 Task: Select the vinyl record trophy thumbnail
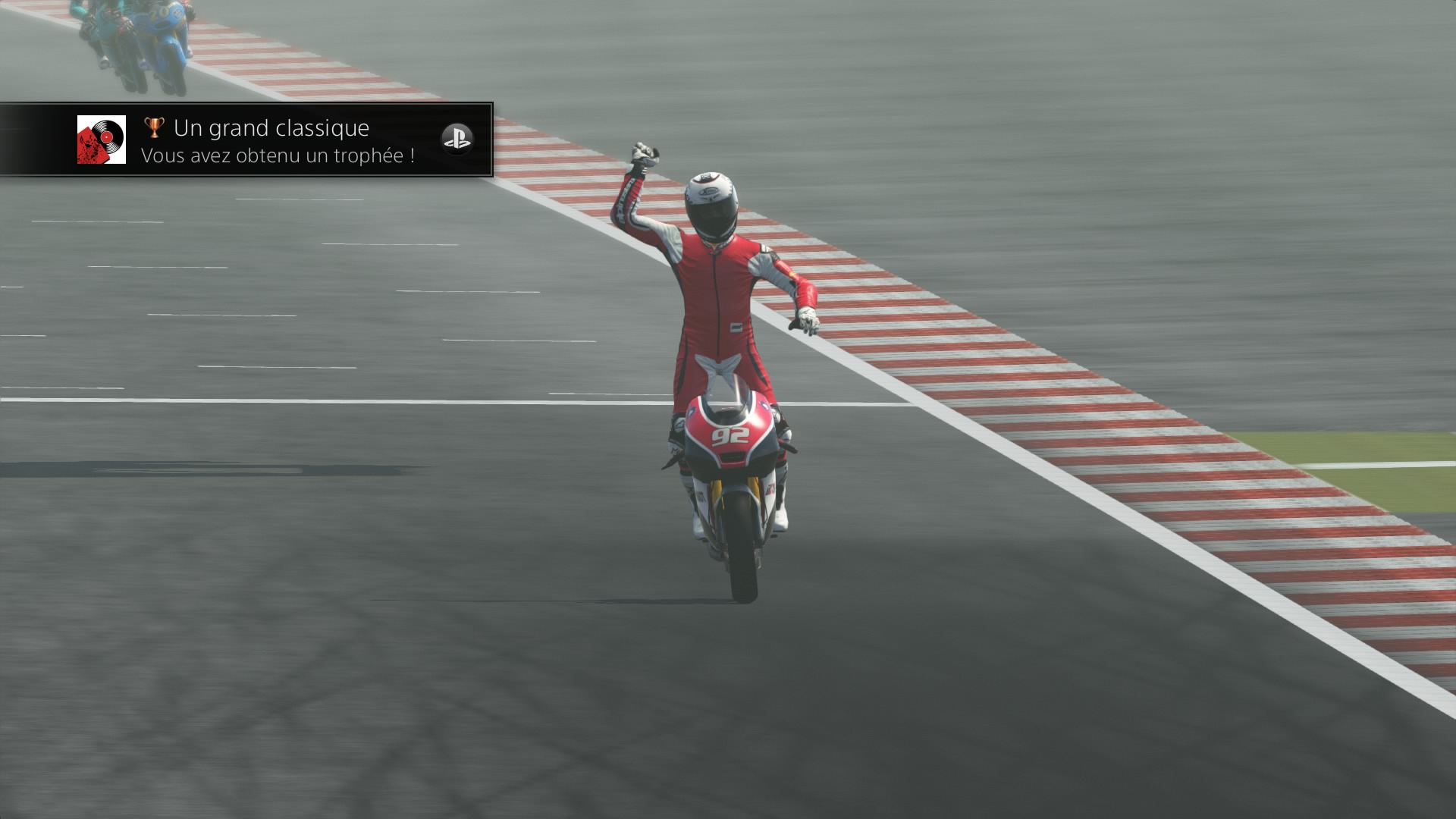102,140
